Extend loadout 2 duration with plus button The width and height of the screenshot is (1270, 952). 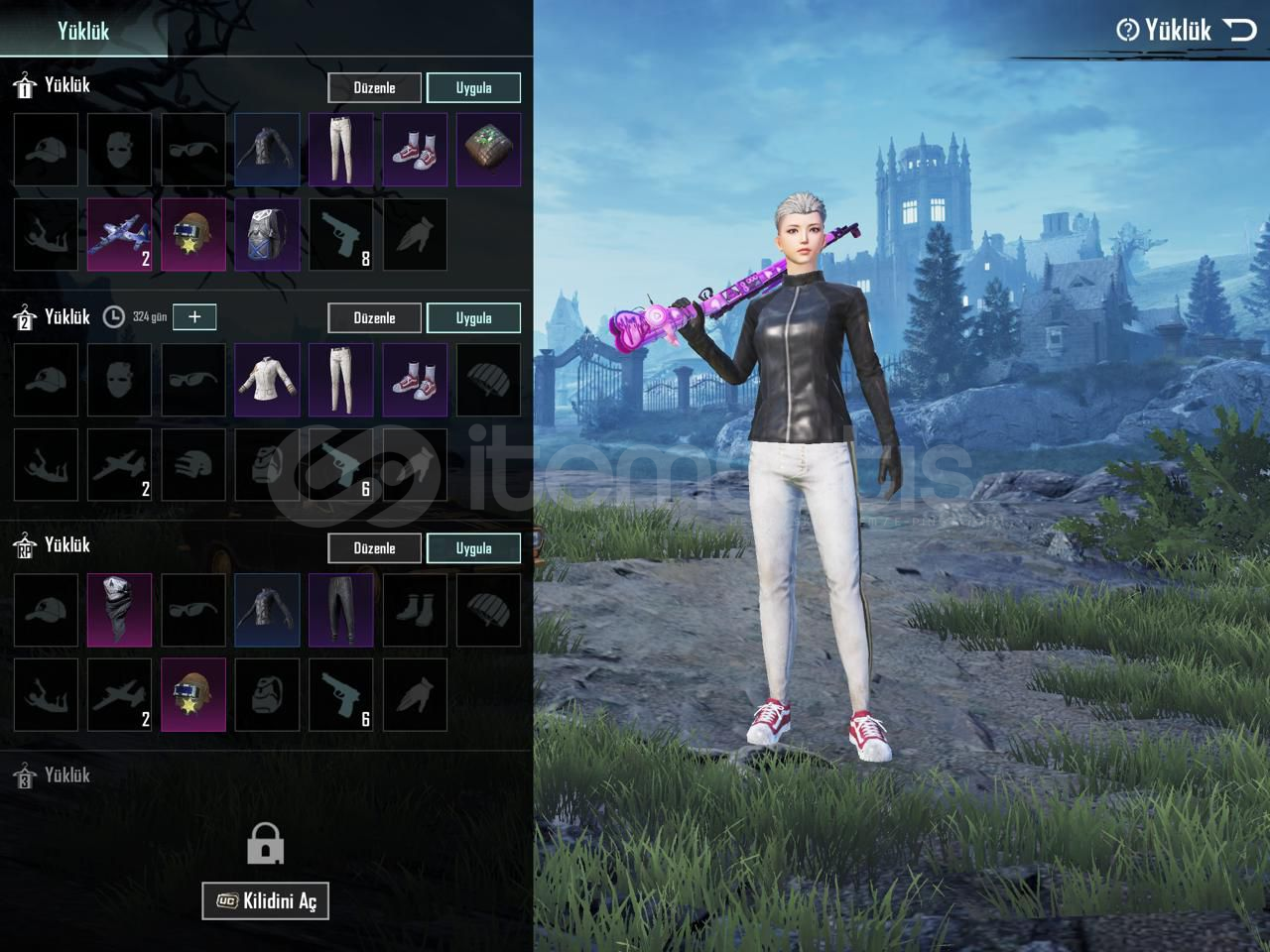(194, 316)
